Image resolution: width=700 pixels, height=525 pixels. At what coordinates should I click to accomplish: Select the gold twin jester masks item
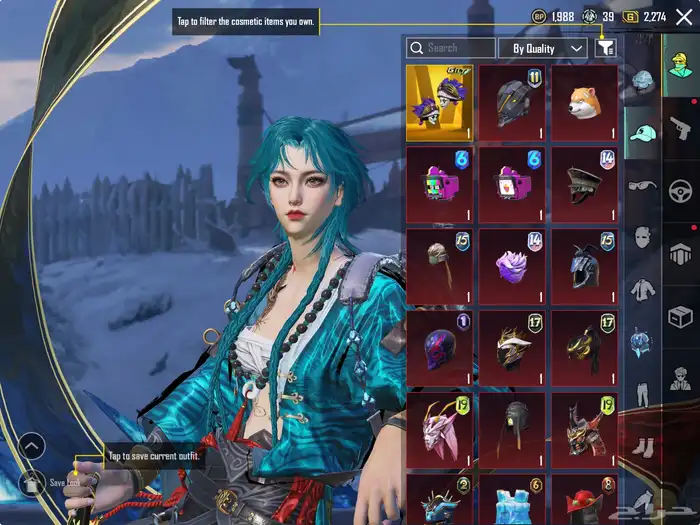pyautogui.click(x=439, y=103)
